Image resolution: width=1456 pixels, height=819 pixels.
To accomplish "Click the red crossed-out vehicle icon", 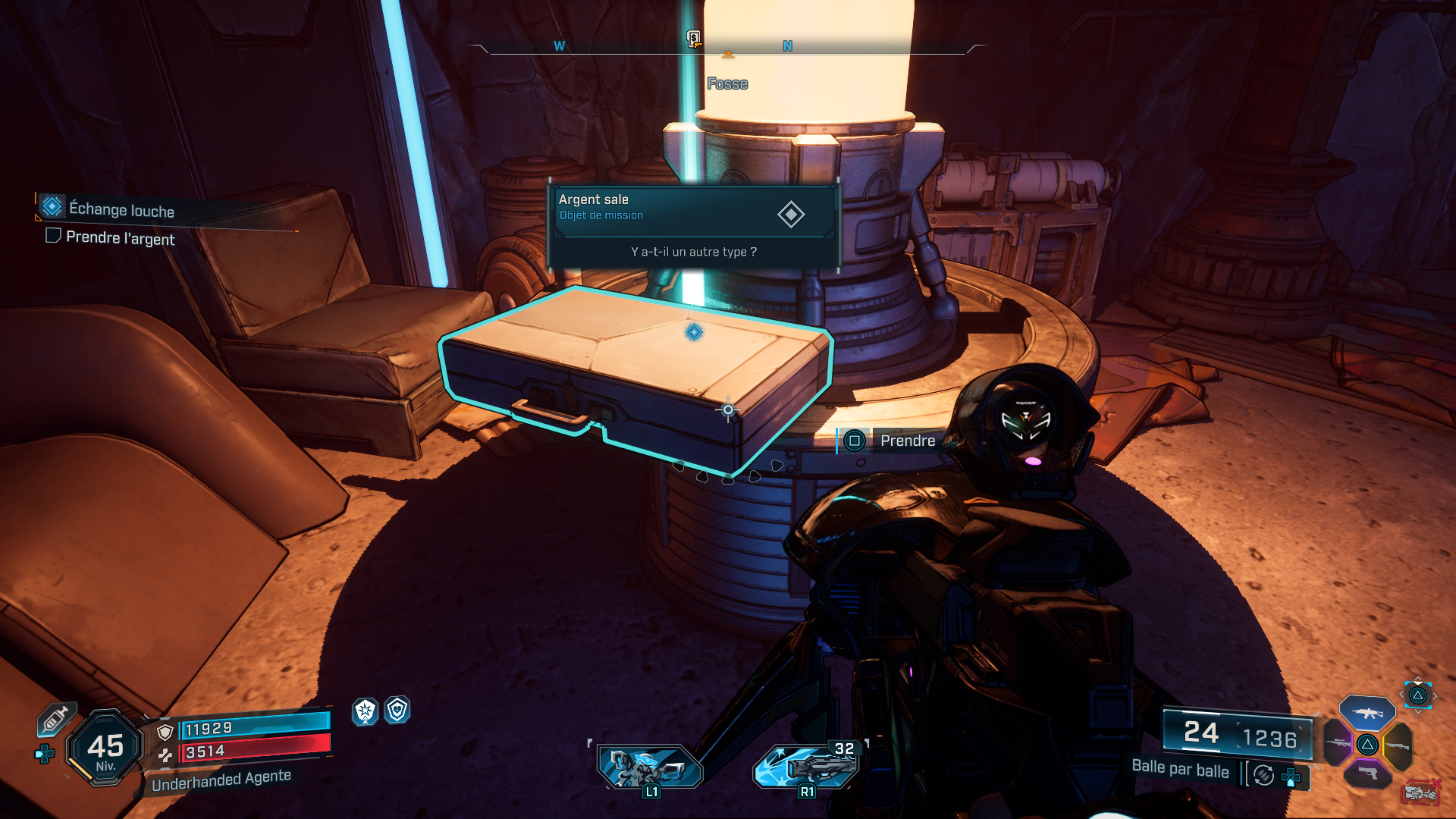I will tap(1420, 792).
